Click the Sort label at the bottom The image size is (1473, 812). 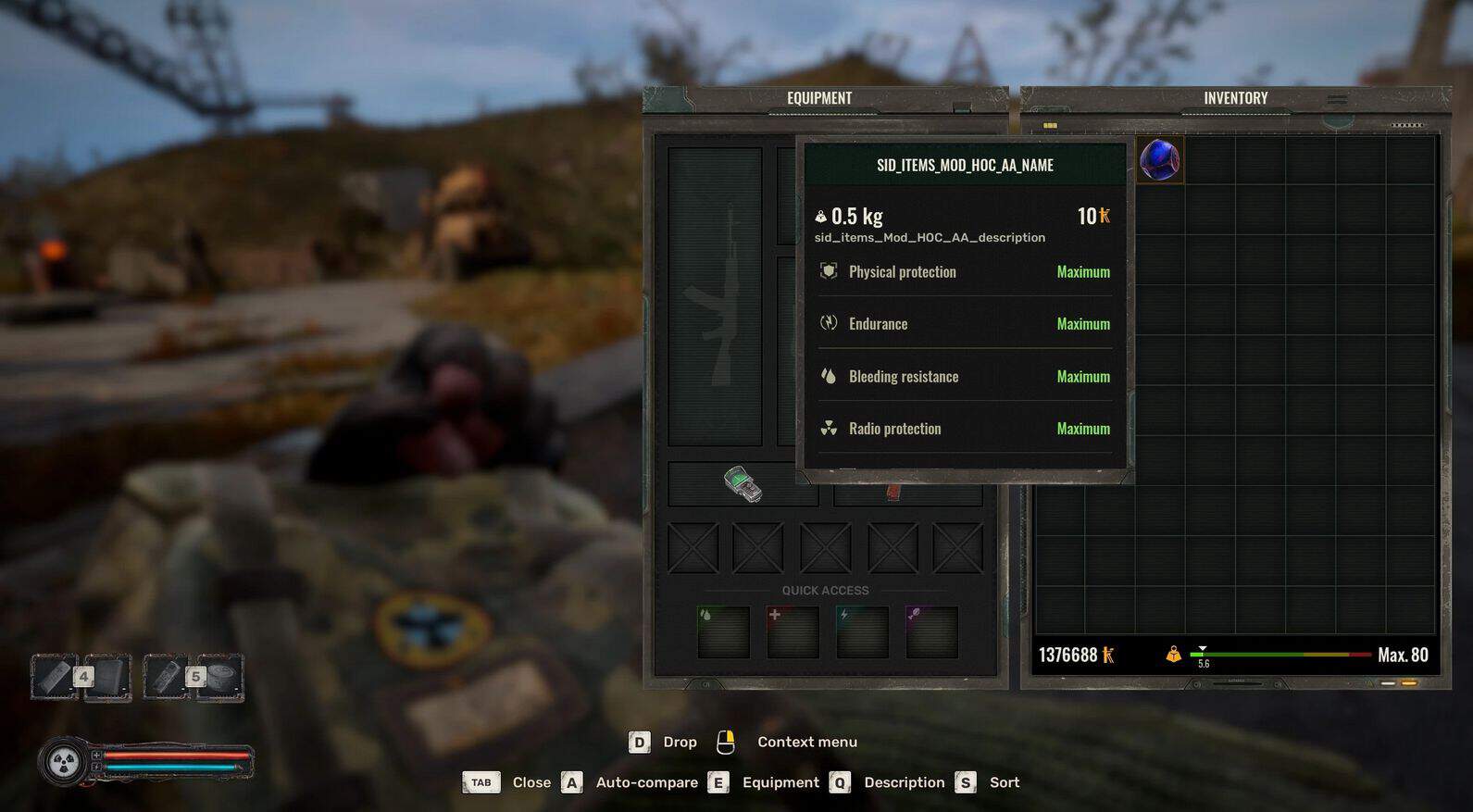(1004, 782)
